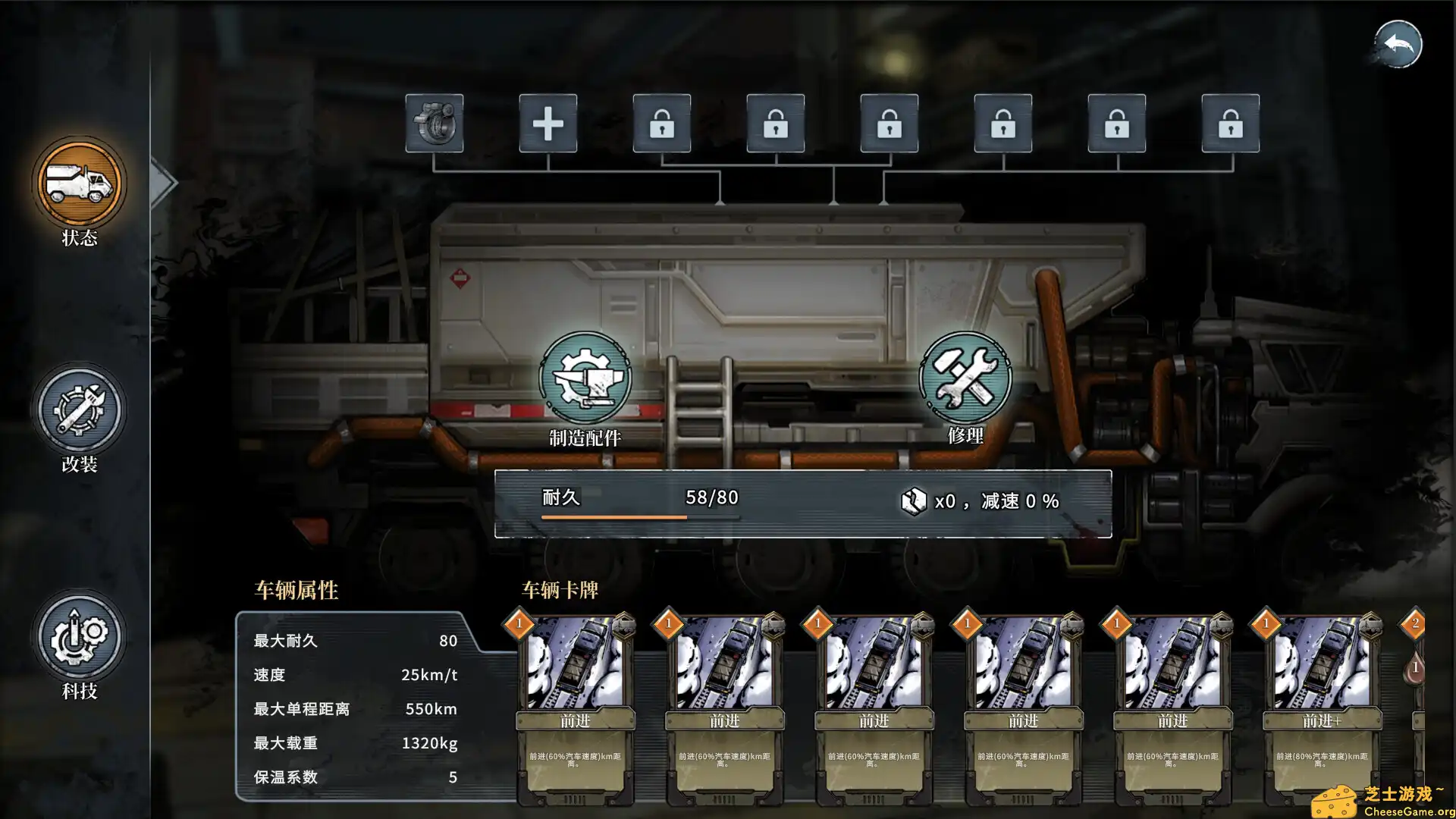Expand the white chevron next to the sidebar
This screenshot has height=819, width=1456.
click(x=159, y=182)
